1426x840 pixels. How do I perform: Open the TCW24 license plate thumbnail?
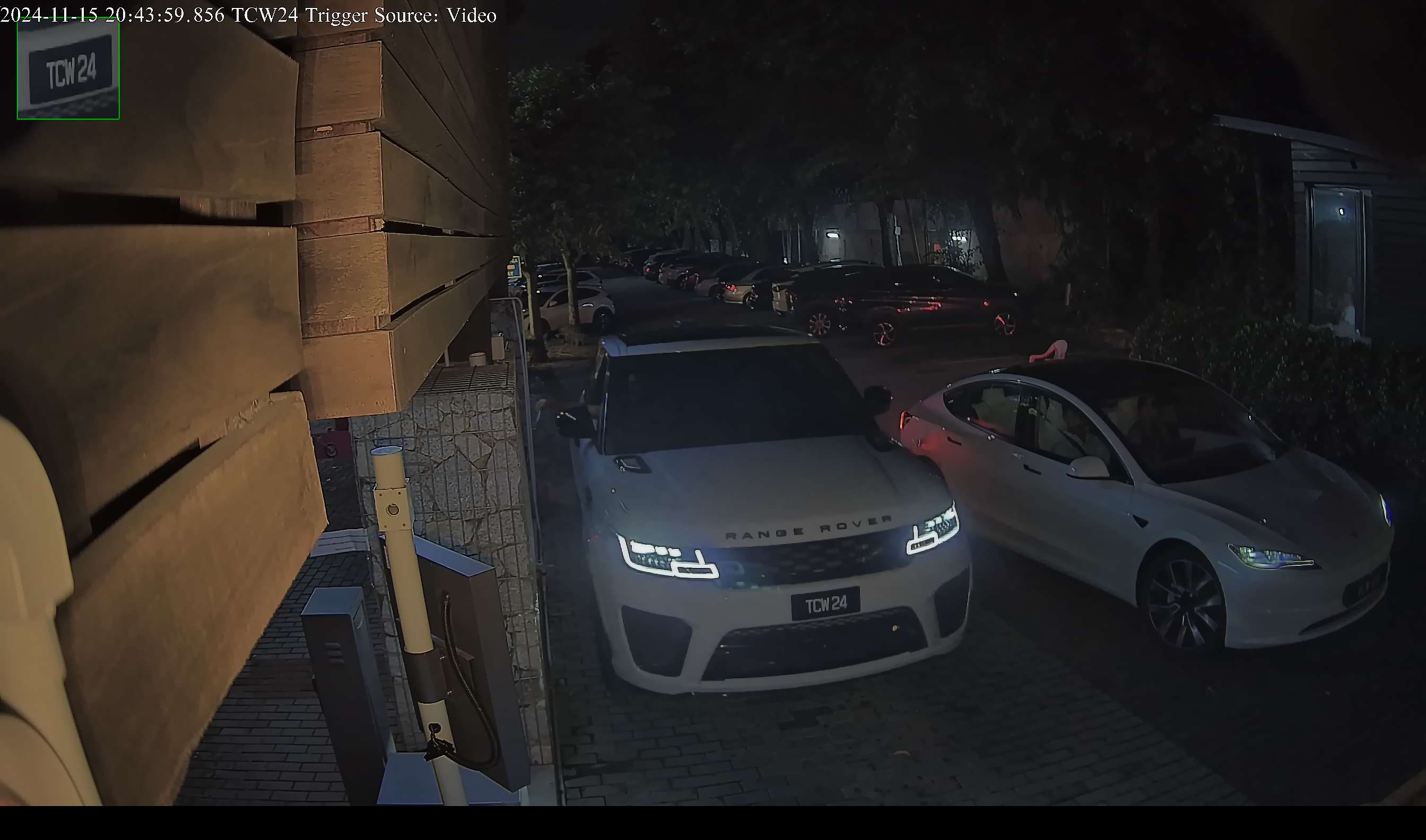coord(68,69)
